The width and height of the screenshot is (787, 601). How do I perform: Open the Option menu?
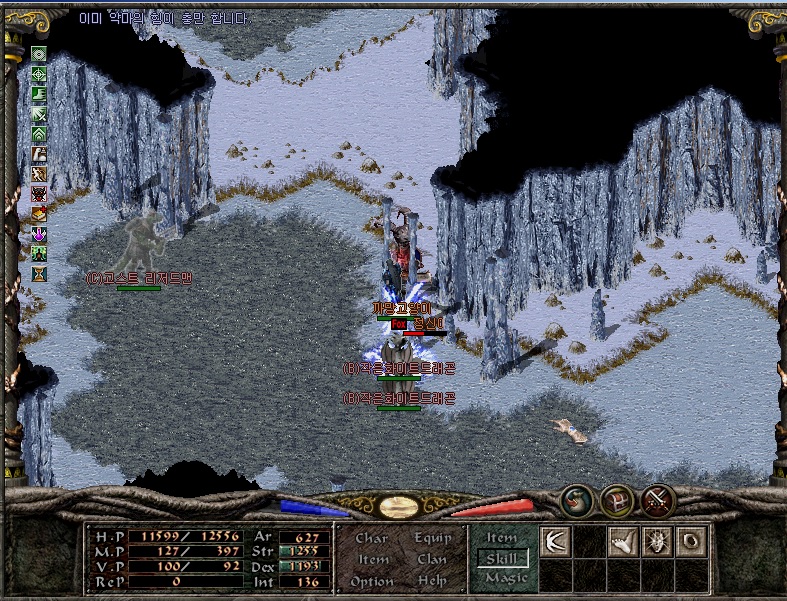click(372, 581)
